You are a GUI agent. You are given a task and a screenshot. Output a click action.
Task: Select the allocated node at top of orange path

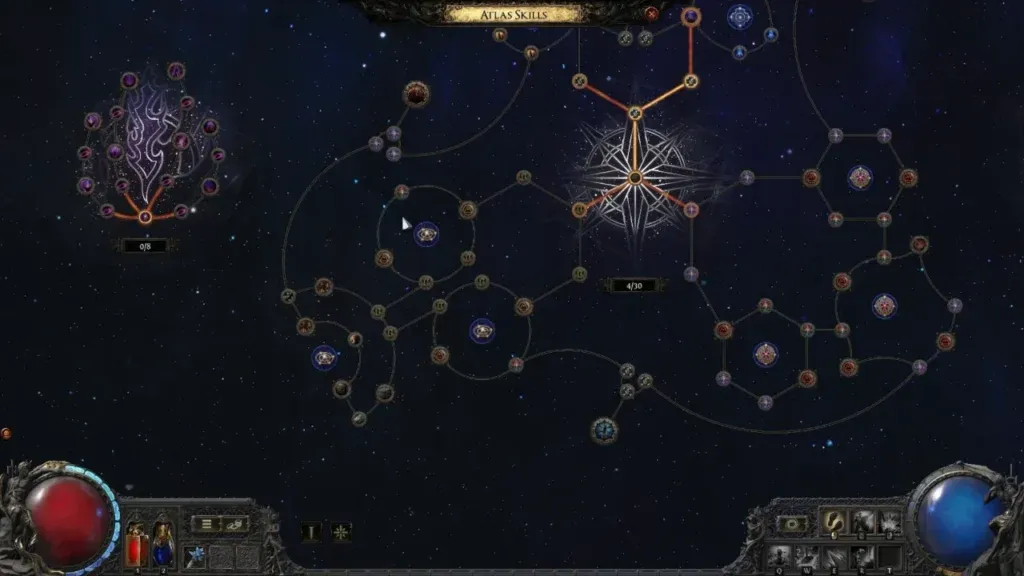pos(690,16)
